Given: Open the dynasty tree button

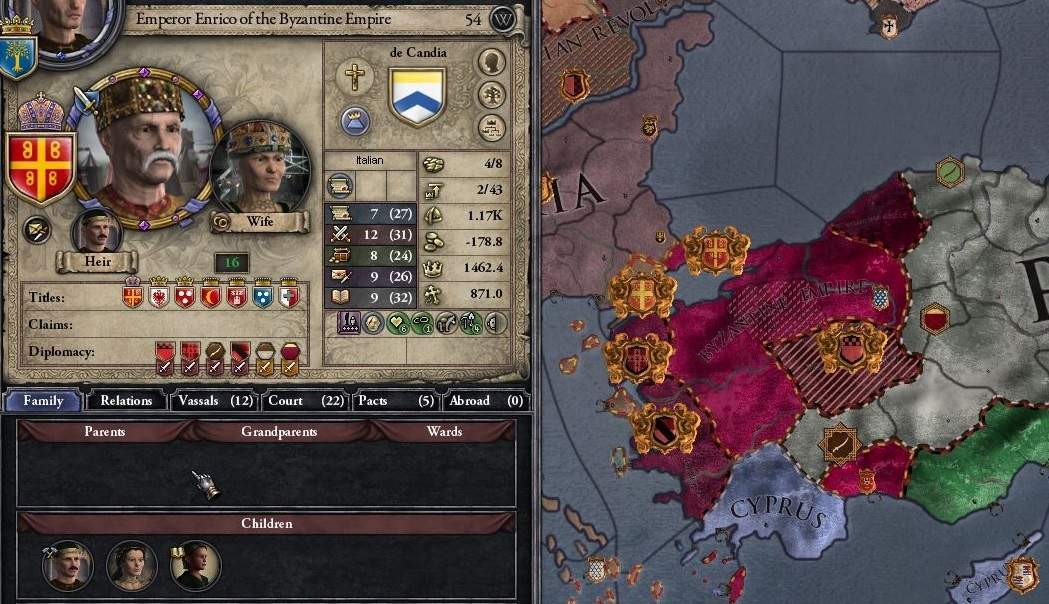Looking at the screenshot, I should tap(491, 94).
